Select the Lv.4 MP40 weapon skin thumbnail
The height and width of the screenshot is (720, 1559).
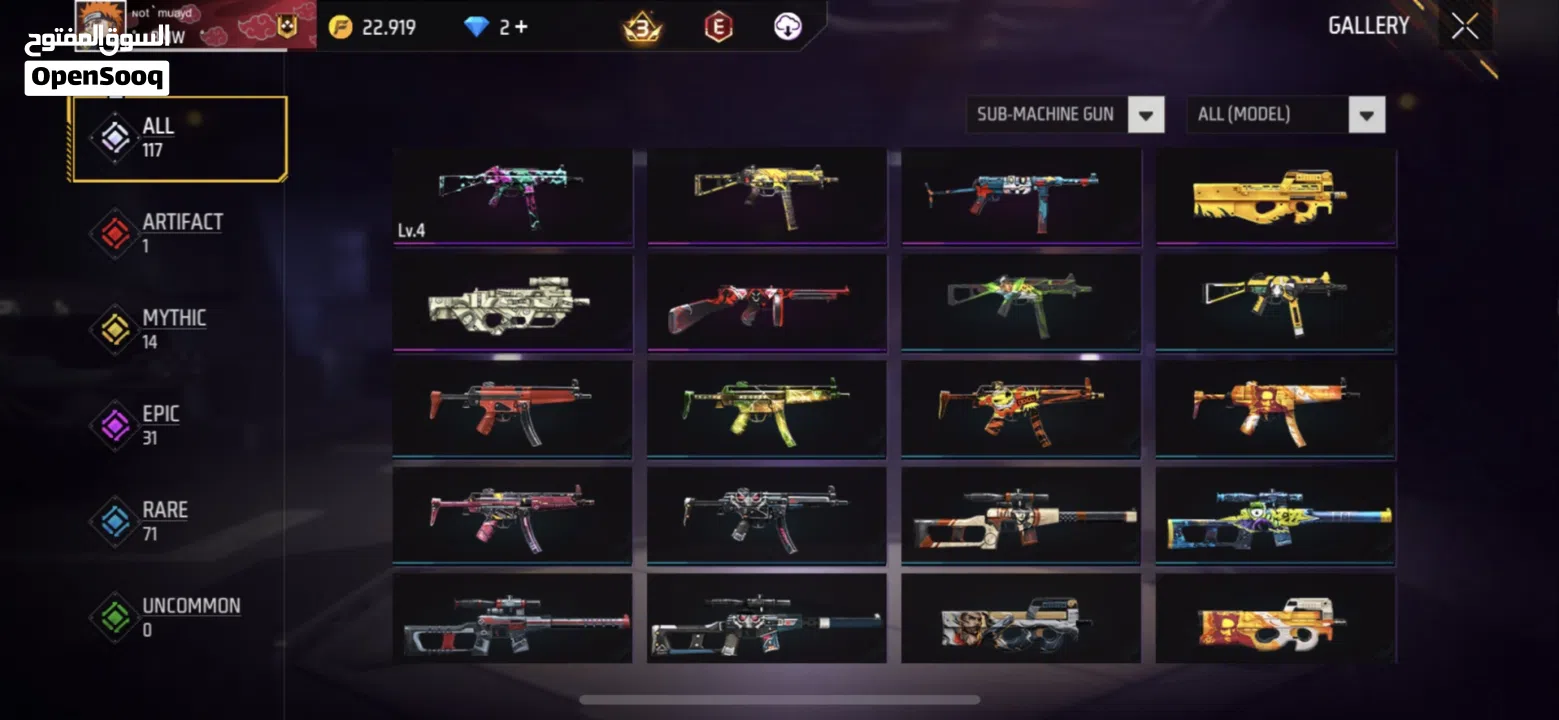tap(512, 196)
